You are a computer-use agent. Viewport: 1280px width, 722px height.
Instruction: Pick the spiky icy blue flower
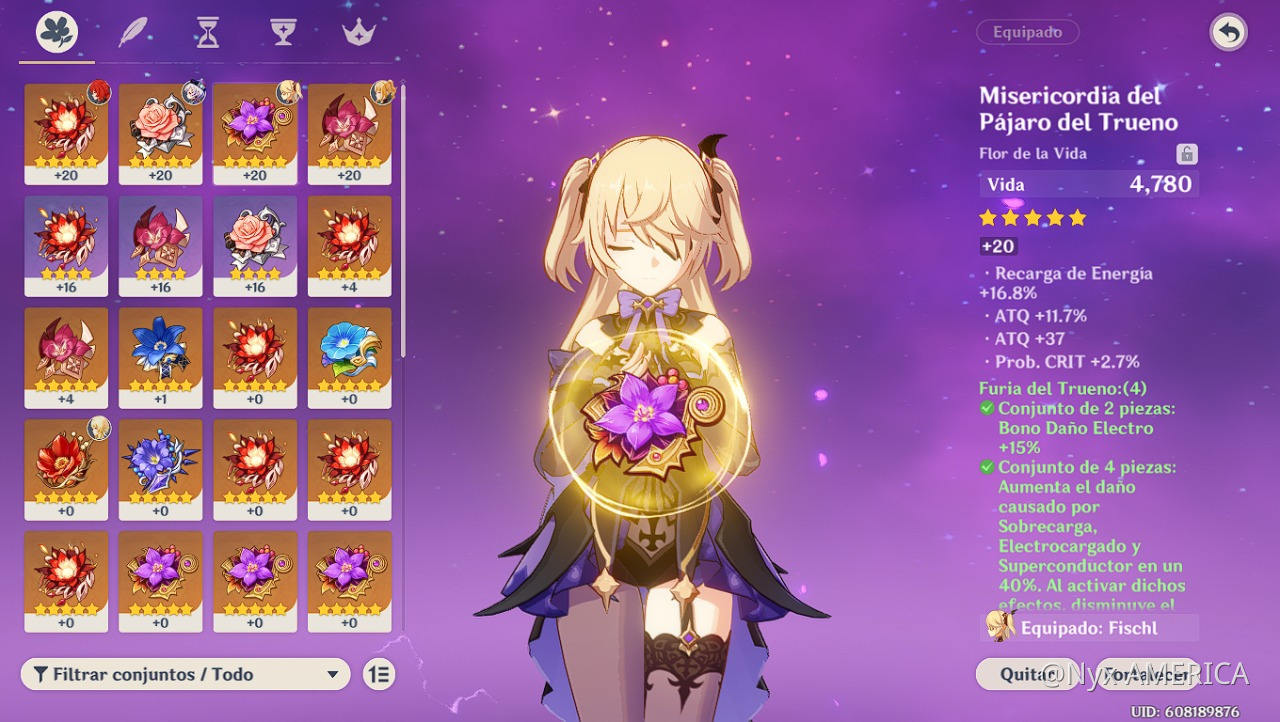coord(160,469)
